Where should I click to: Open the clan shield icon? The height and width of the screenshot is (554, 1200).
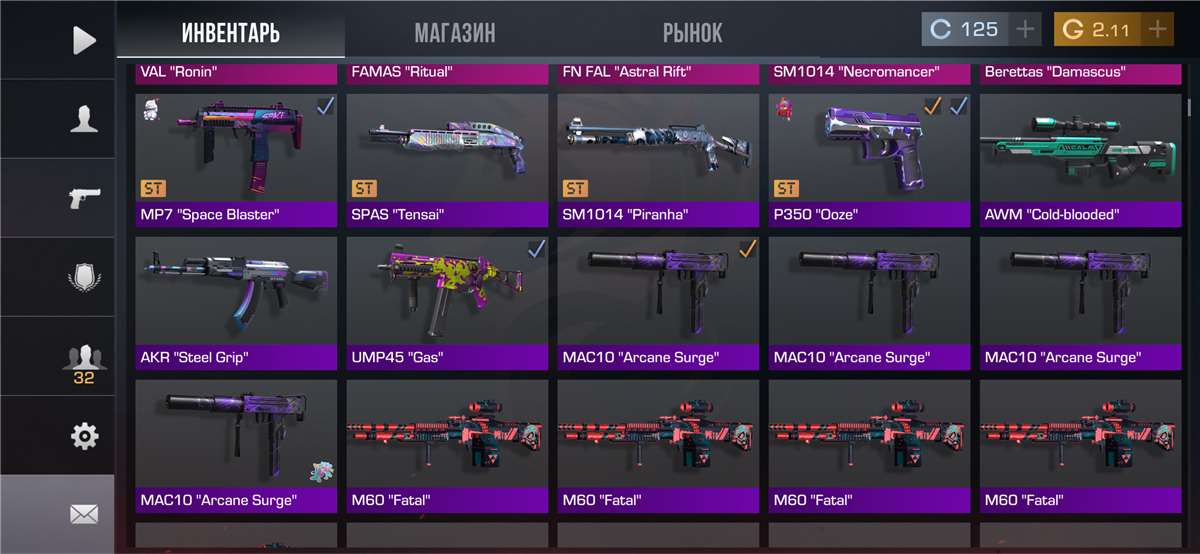(x=84, y=277)
